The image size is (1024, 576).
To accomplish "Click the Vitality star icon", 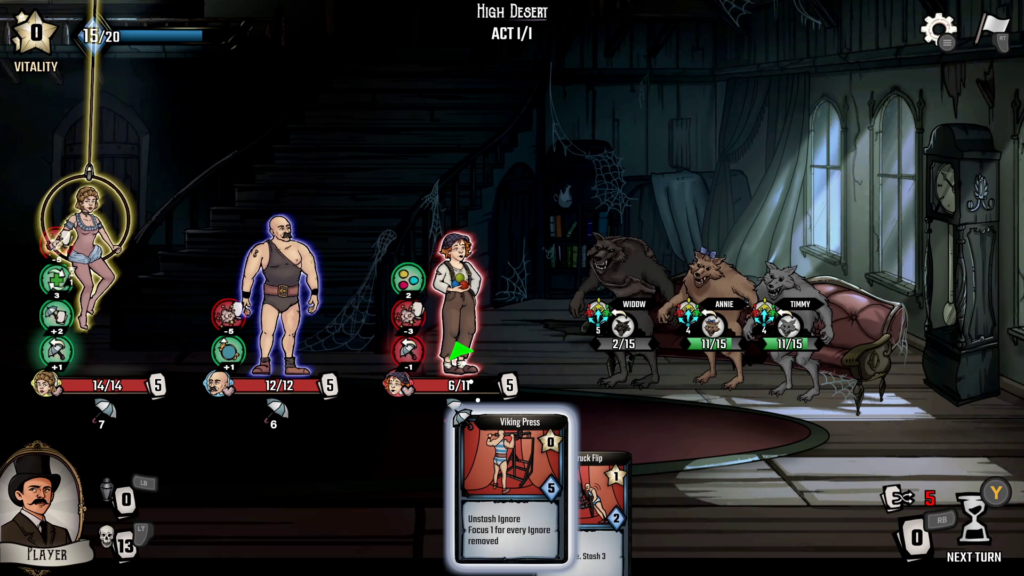I will coord(35,35).
